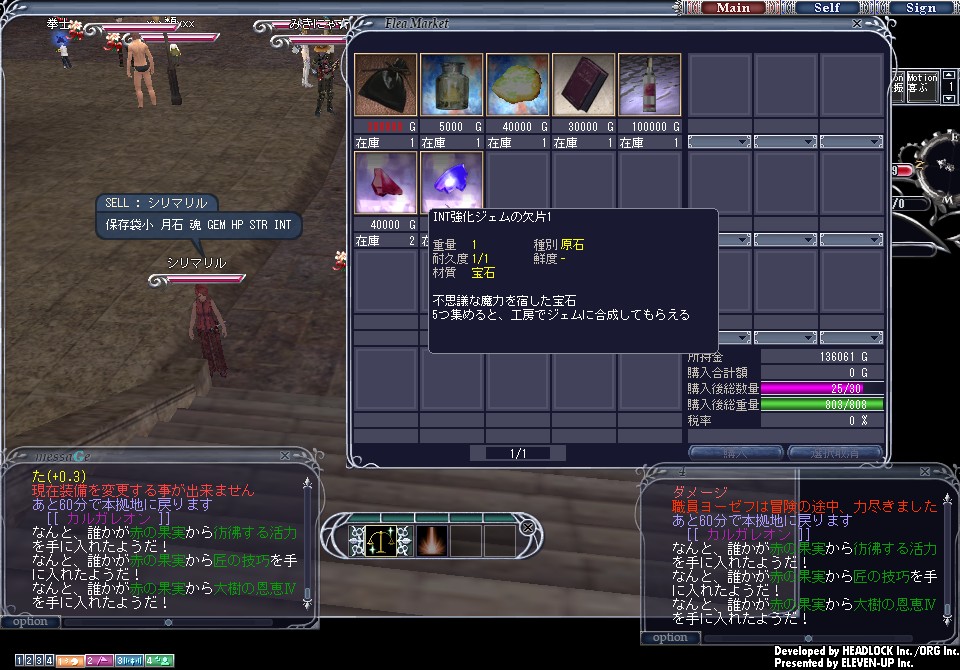Viewport: 960px width, 670px height.
Task: Click the greyed-out 選択取消 cancel selection button
Action: (833, 453)
